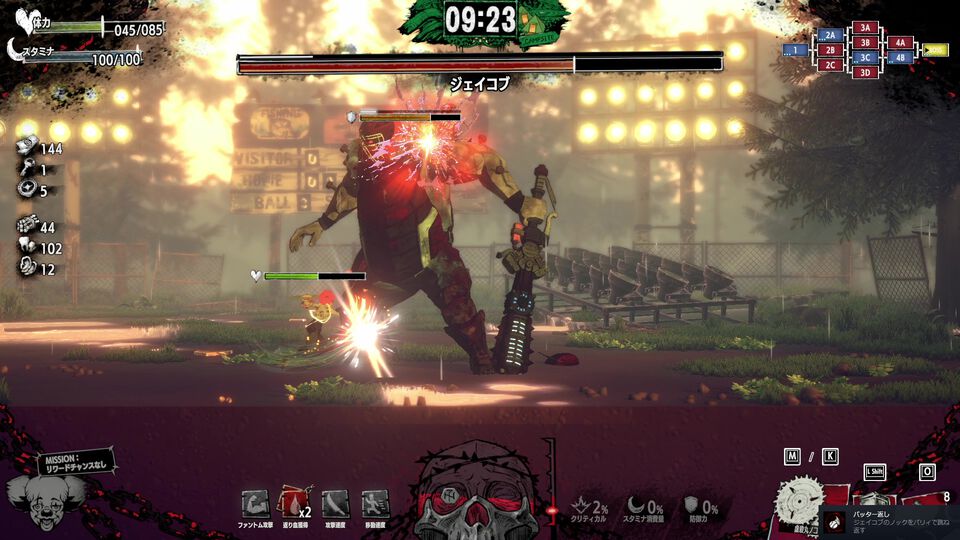The width and height of the screenshot is (960, 540).
Task: Select the teeth resource icon
Action: [x=27, y=248]
